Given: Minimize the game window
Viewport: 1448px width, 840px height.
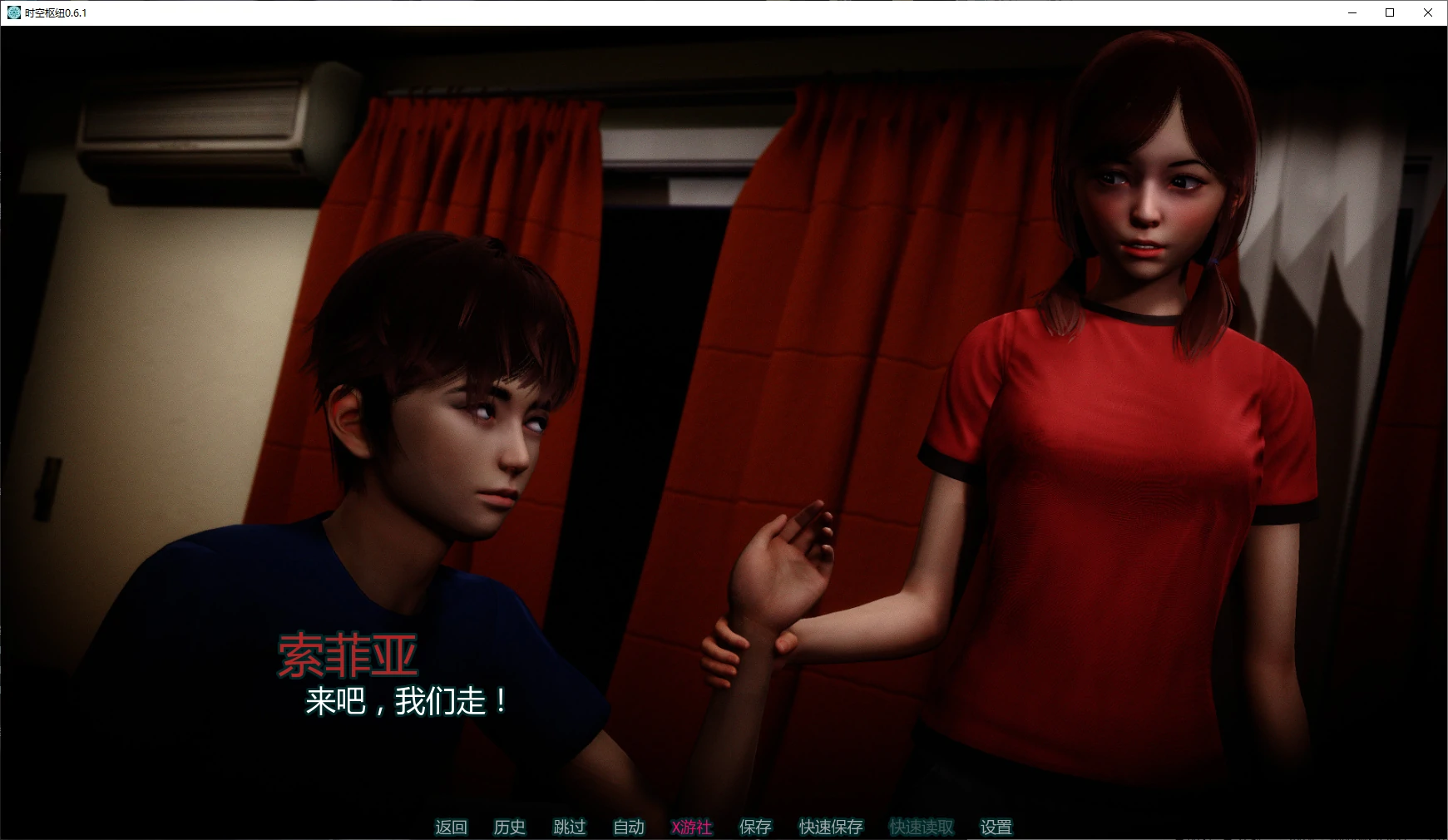Looking at the screenshot, I should coord(1352,12).
